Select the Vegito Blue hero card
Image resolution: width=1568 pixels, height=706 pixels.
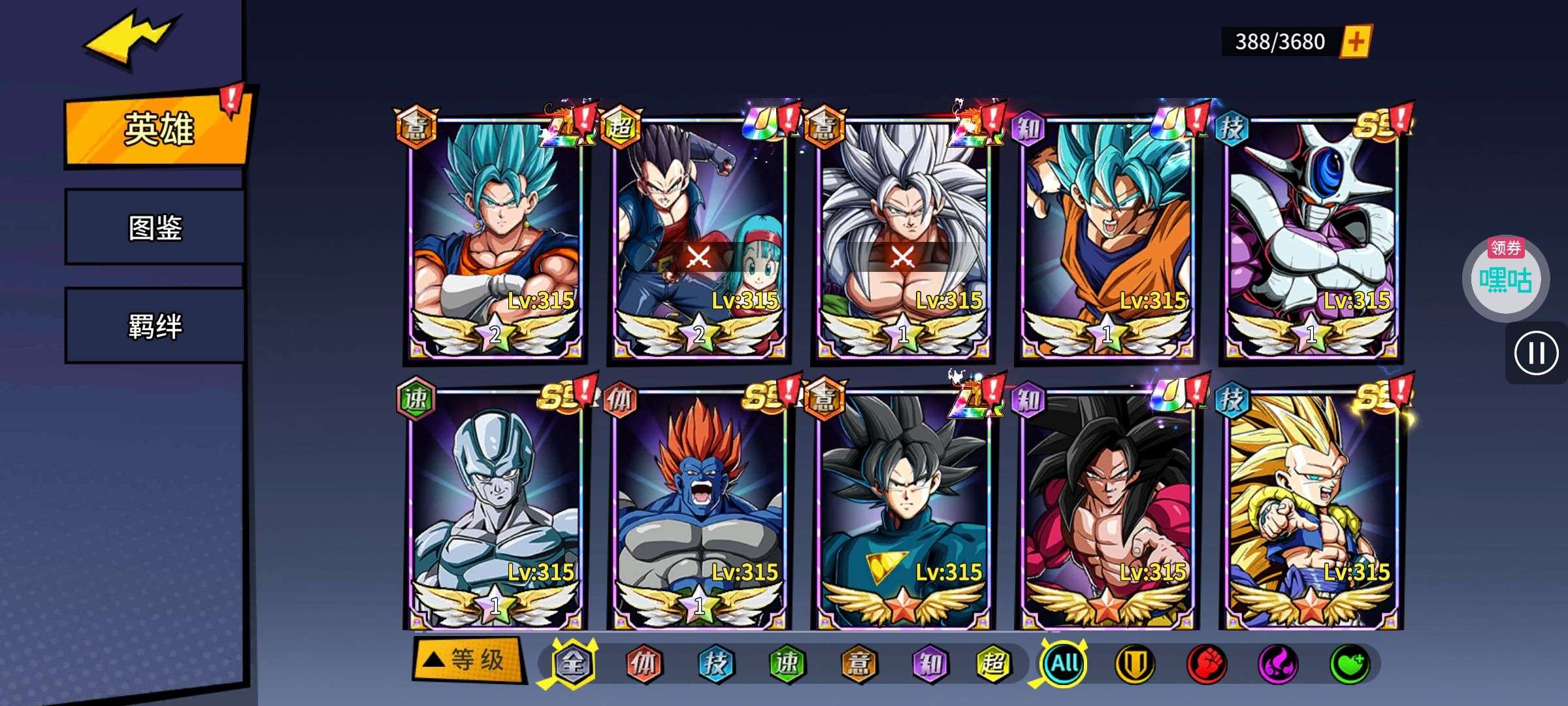[495, 237]
